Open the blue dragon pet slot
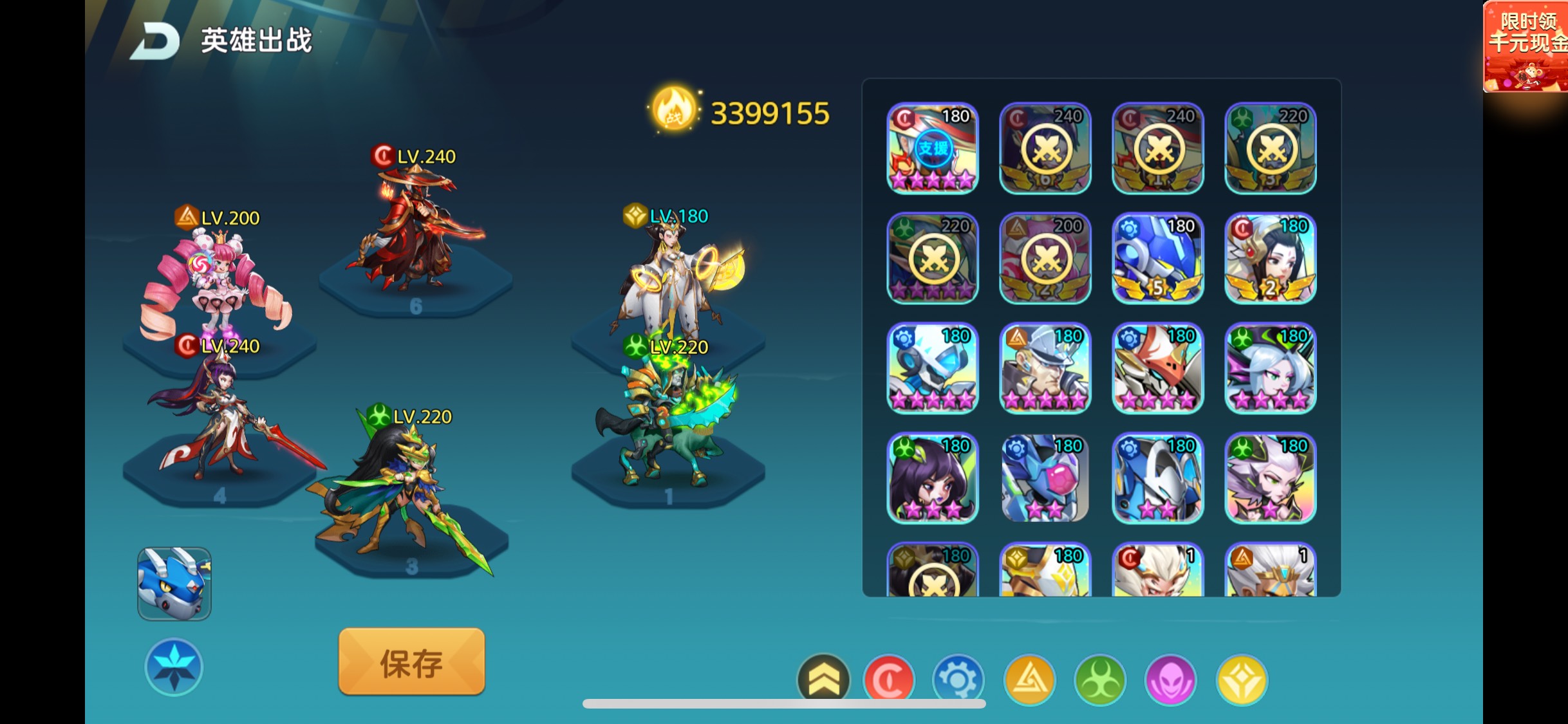 (x=174, y=584)
